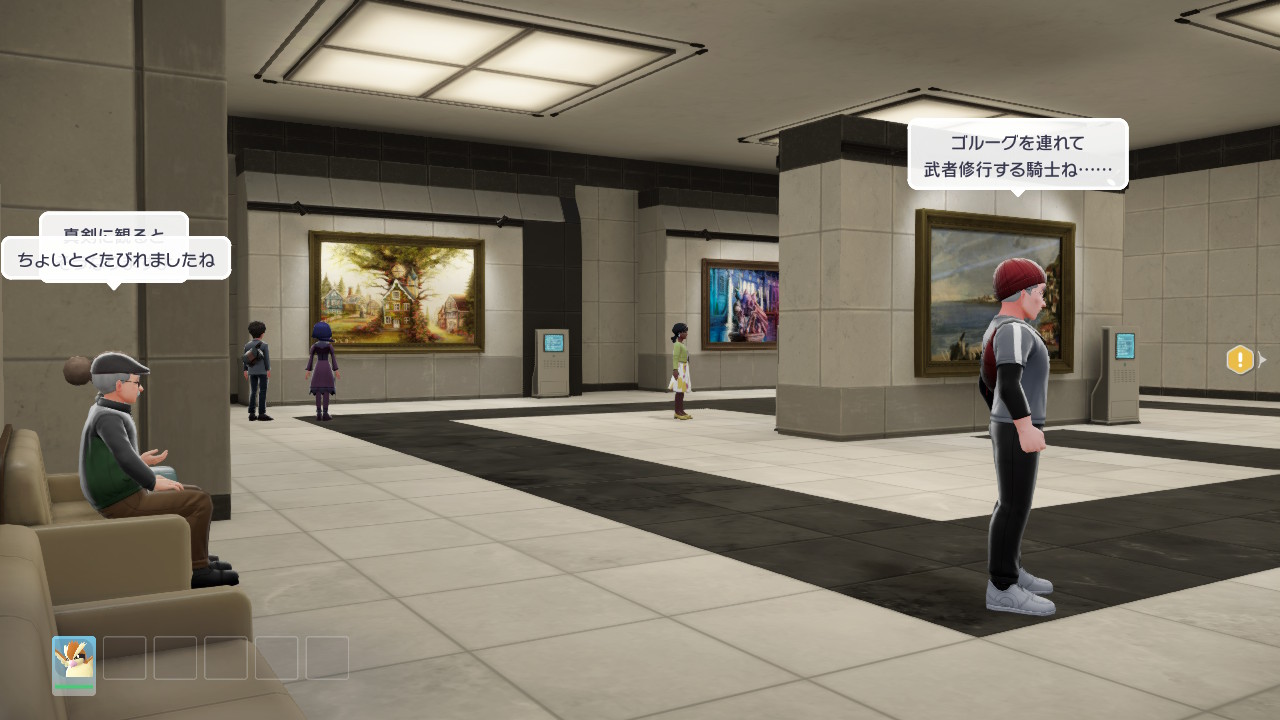Viewport: 1280px width, 720px height.
Task: Select the treehouse village painting
Action: (394, 290)
